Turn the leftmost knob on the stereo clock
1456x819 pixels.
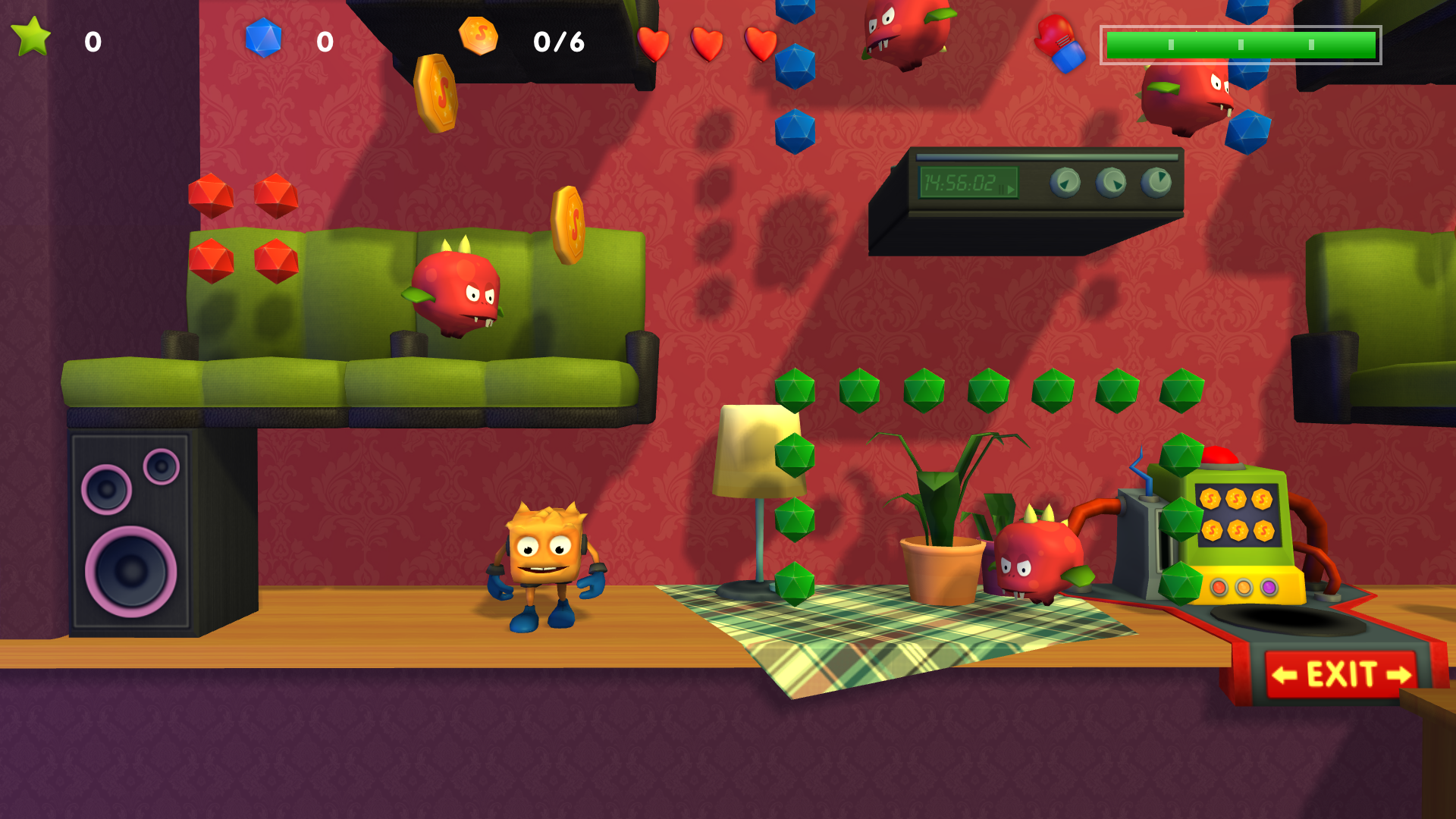(x=1067, y=182)
